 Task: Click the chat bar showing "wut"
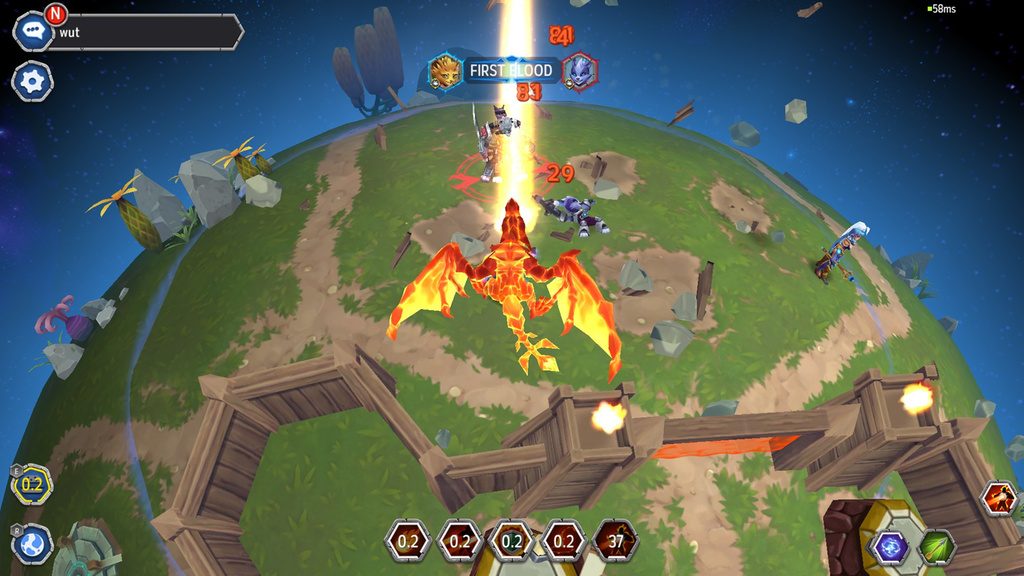(145, 32)
